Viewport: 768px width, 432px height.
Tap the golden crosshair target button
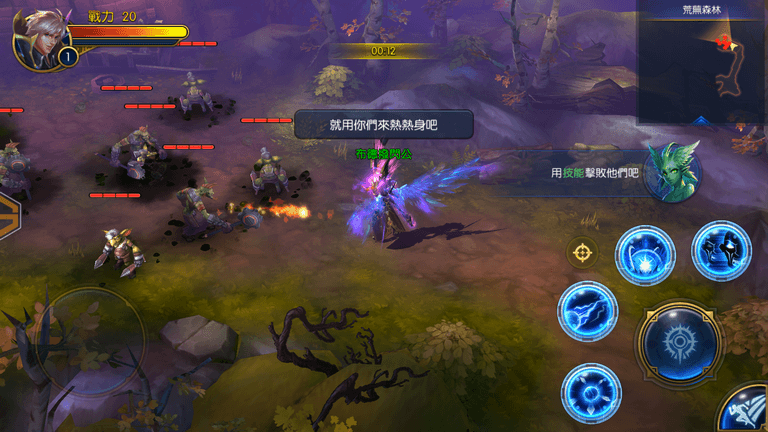(581, 251)
